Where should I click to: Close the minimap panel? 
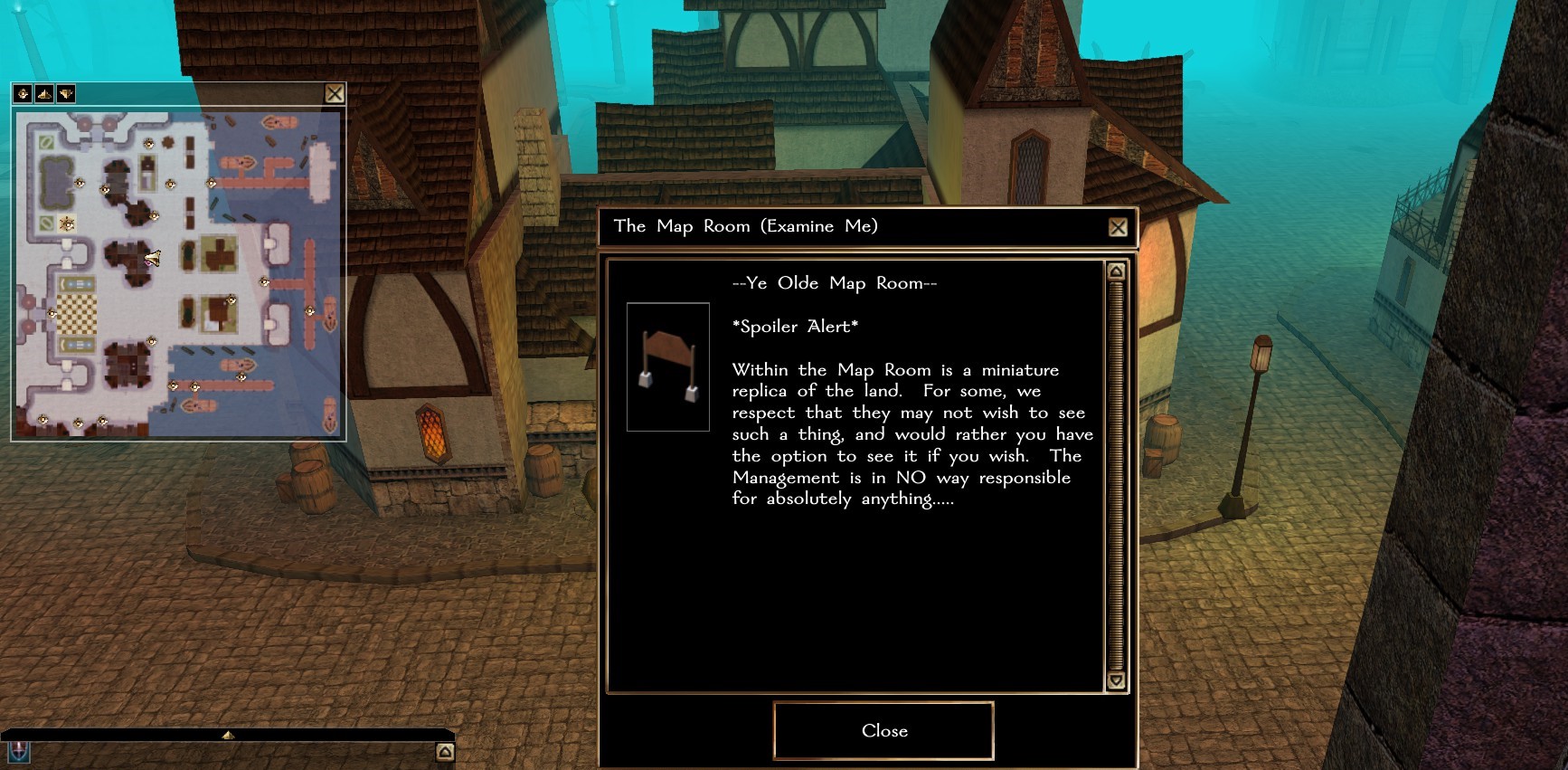[335, 93]
